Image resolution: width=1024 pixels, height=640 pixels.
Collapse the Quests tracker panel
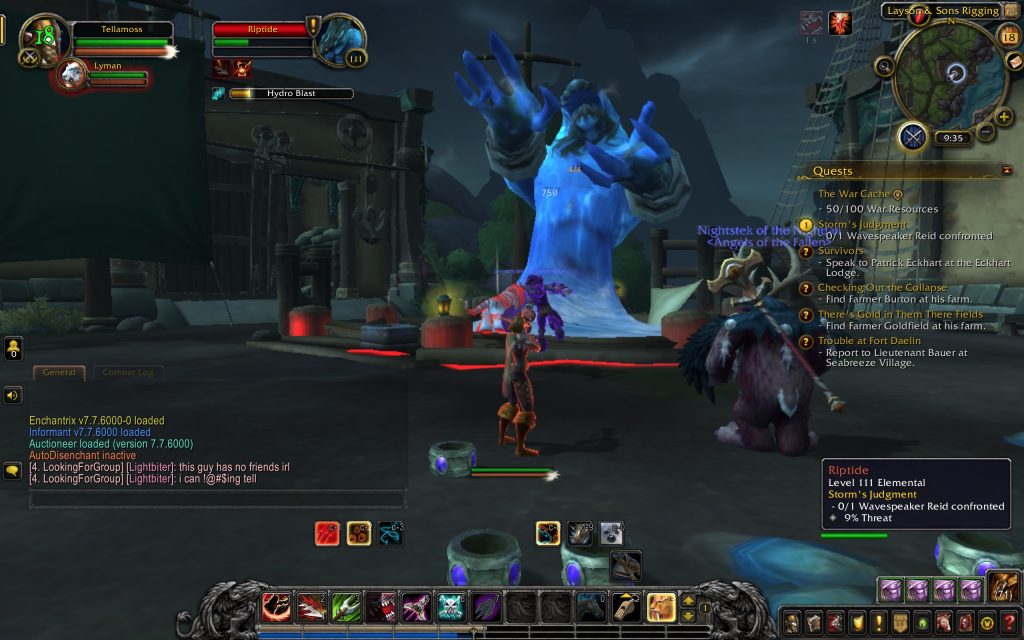1006,171
